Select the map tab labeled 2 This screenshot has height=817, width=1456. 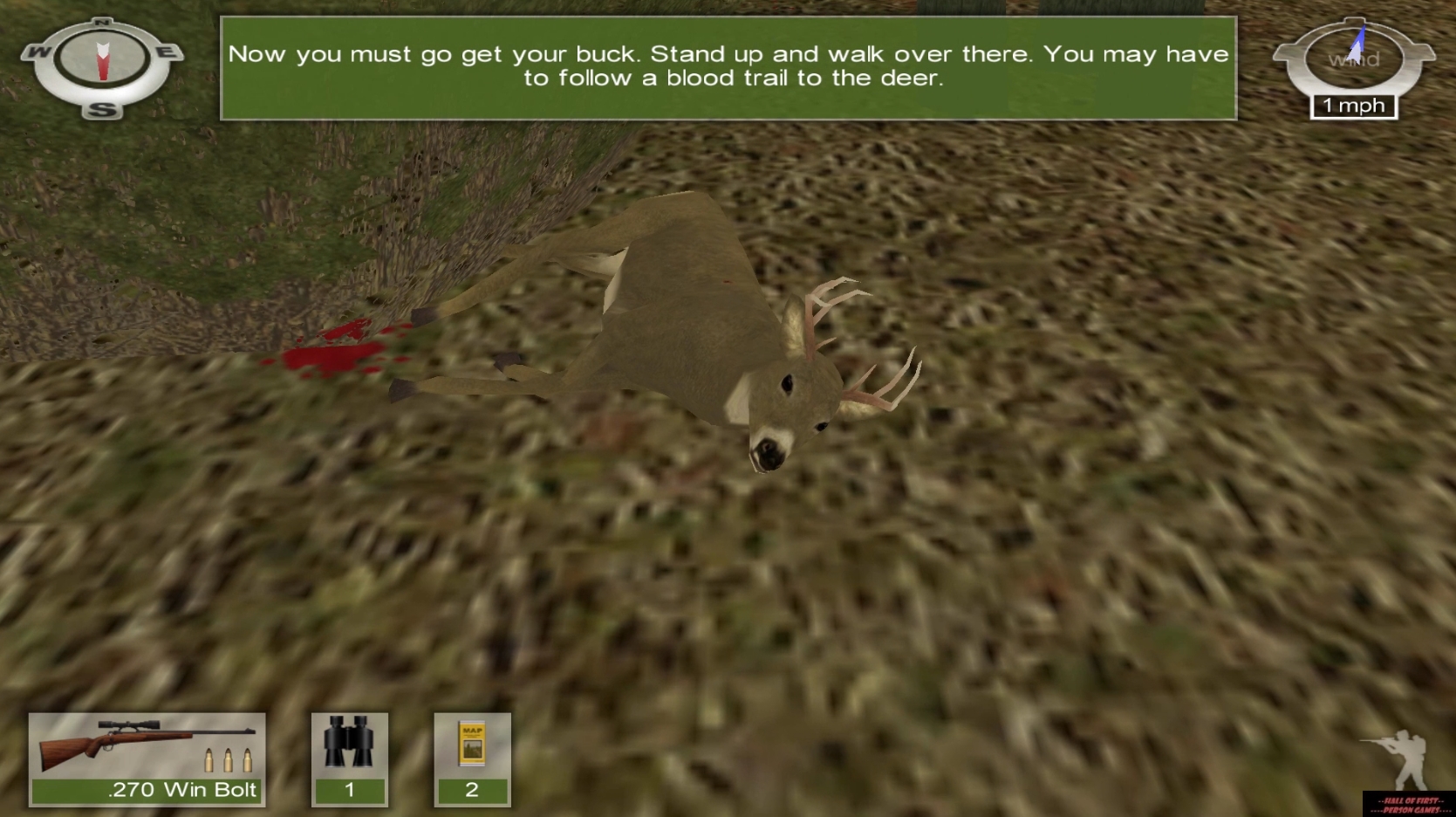pos(472,790)
